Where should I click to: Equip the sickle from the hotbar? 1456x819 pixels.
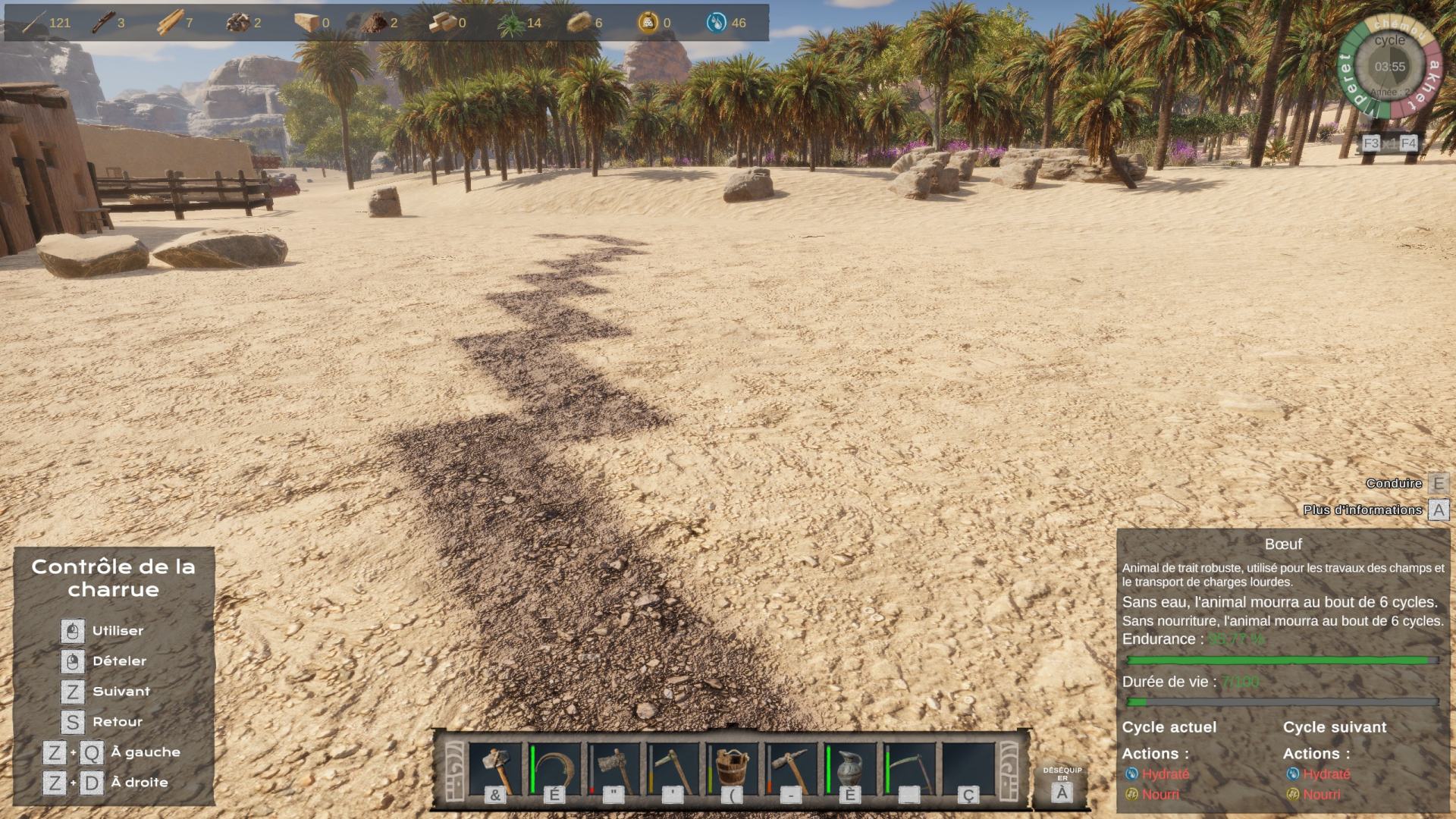(x=554, y=768)
